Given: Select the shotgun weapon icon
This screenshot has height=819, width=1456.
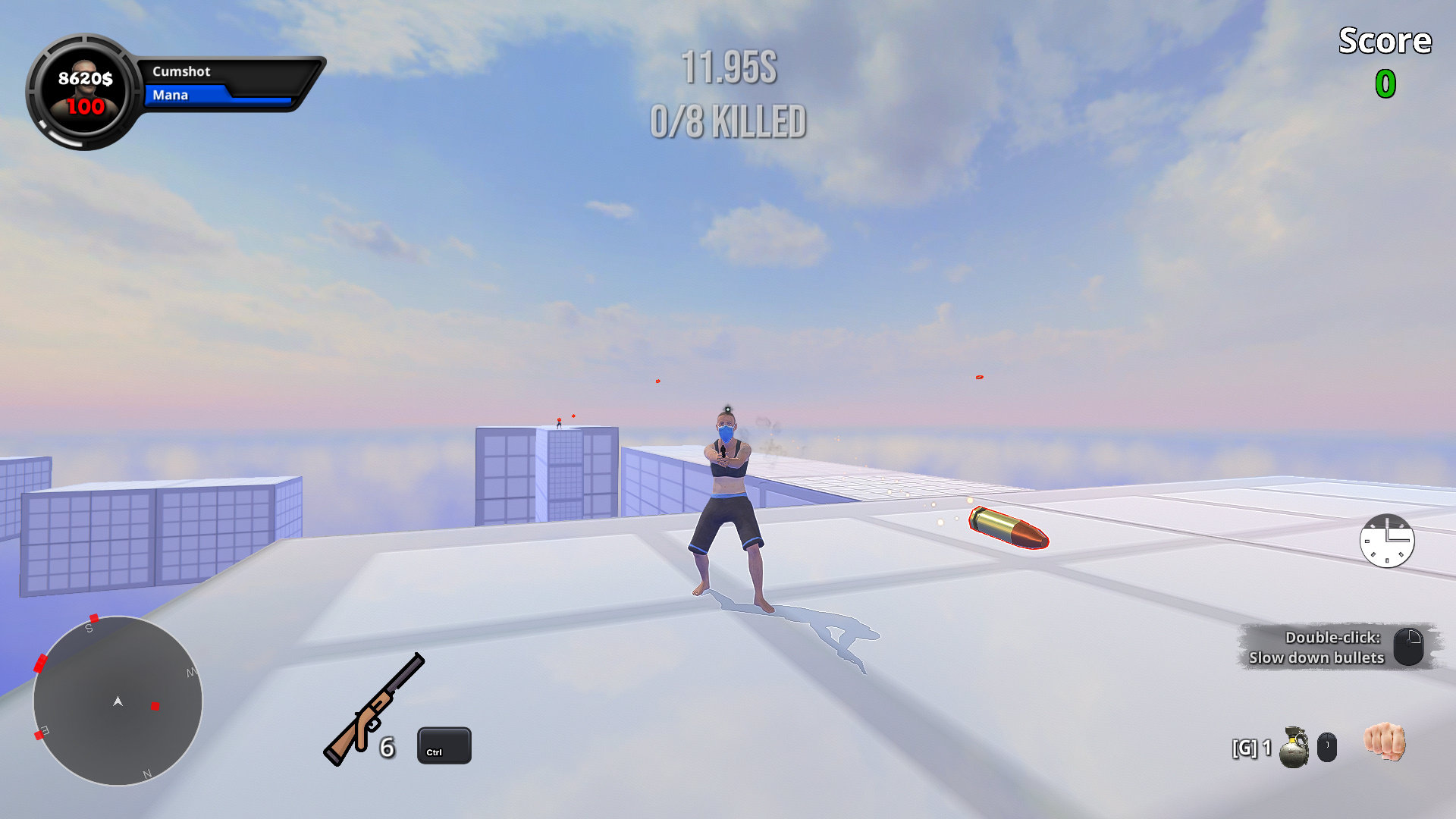Looking at the screenshot, I should coord(374,710).
